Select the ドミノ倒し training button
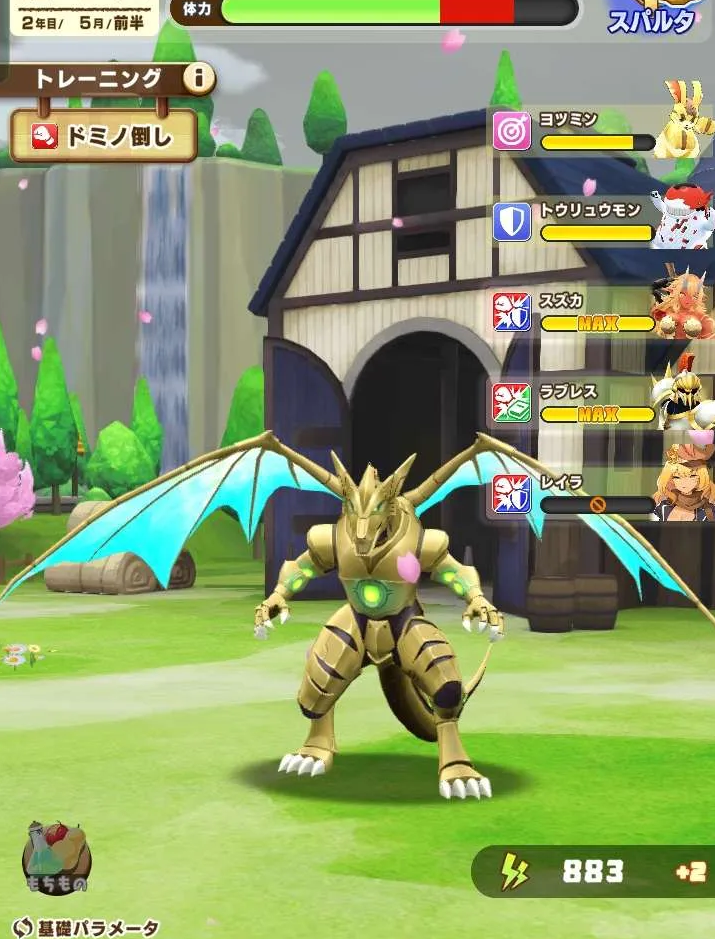Image resolution: width=715 pixels, height=939 pixels. [x=104, y=136]
